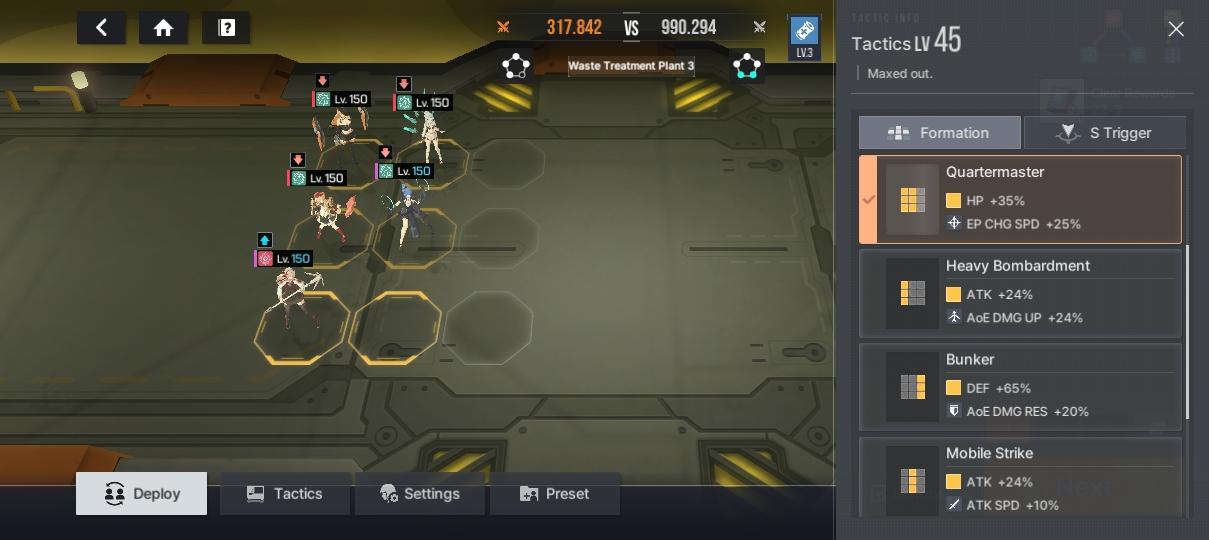Screen dimensions: 1209x540
Task: Open the Preset tab
Action: tap(555, 494)
